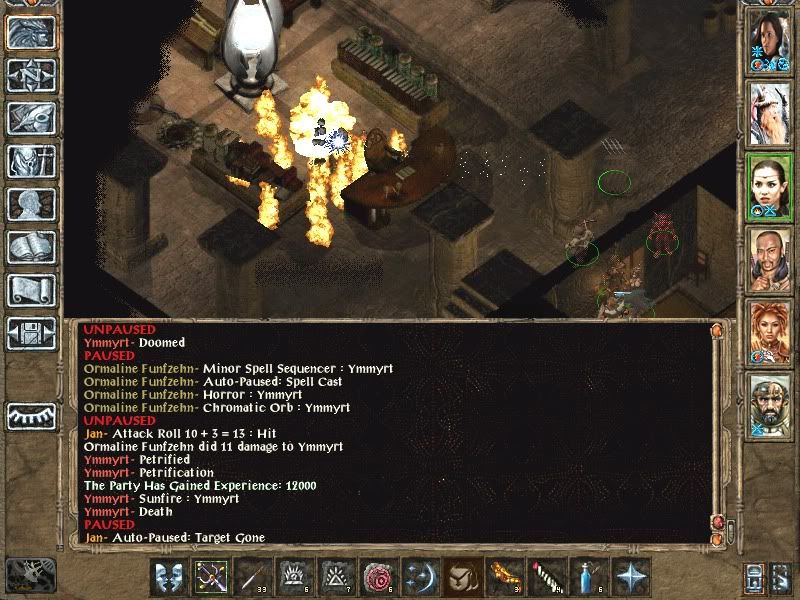Select the orange-haired woman's portrait
Screen dimensions: 800x600
[x=770, y=329]
